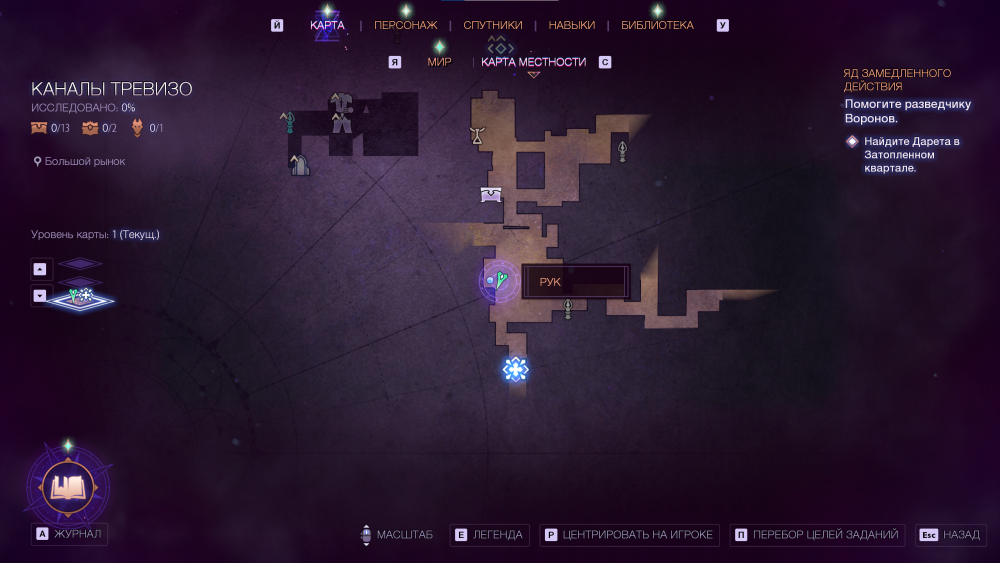Screen dimensions: 1000x563
Task: Open the Журнал journal book icon
Action: 68,487
